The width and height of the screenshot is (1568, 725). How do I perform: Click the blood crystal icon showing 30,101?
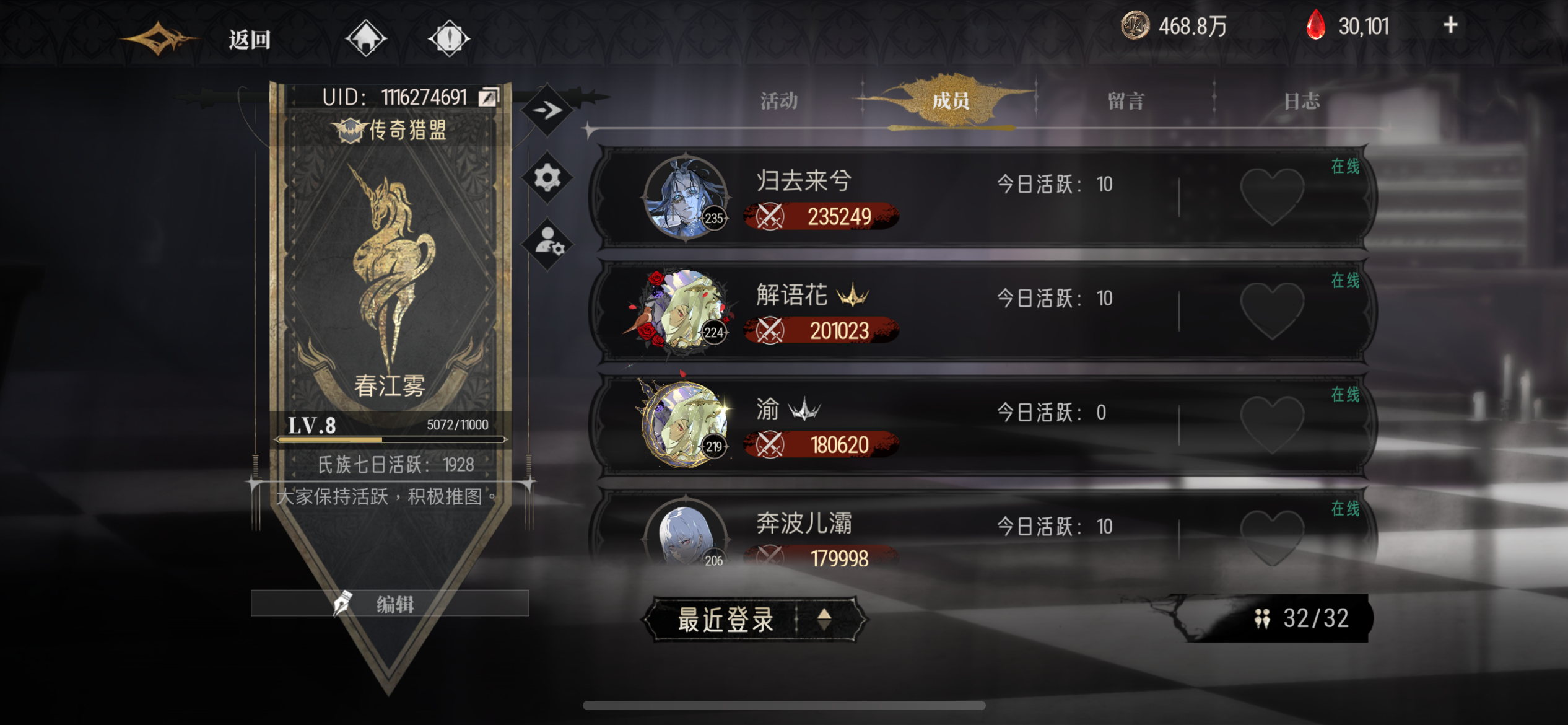(1318, 26)
